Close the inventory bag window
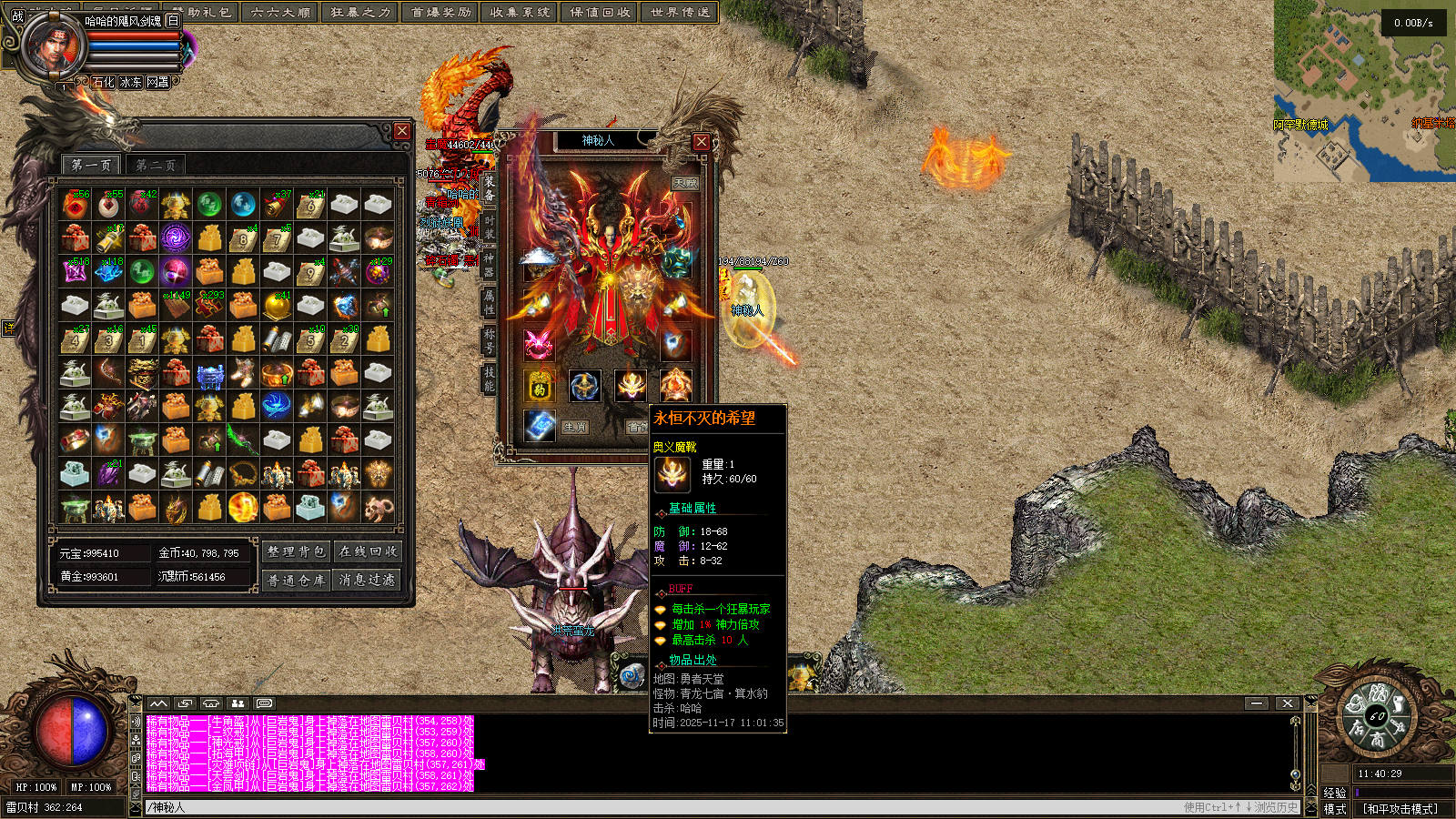1456x819 pixels. [x=402, y=132]
